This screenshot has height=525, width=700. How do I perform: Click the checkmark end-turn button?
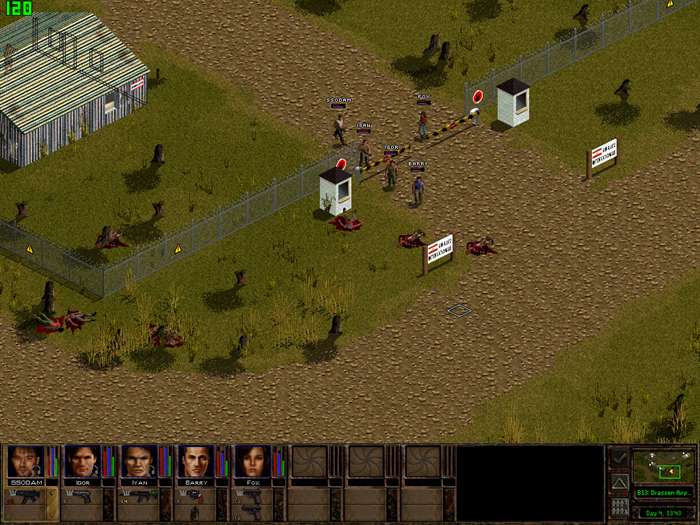point(619,458)
